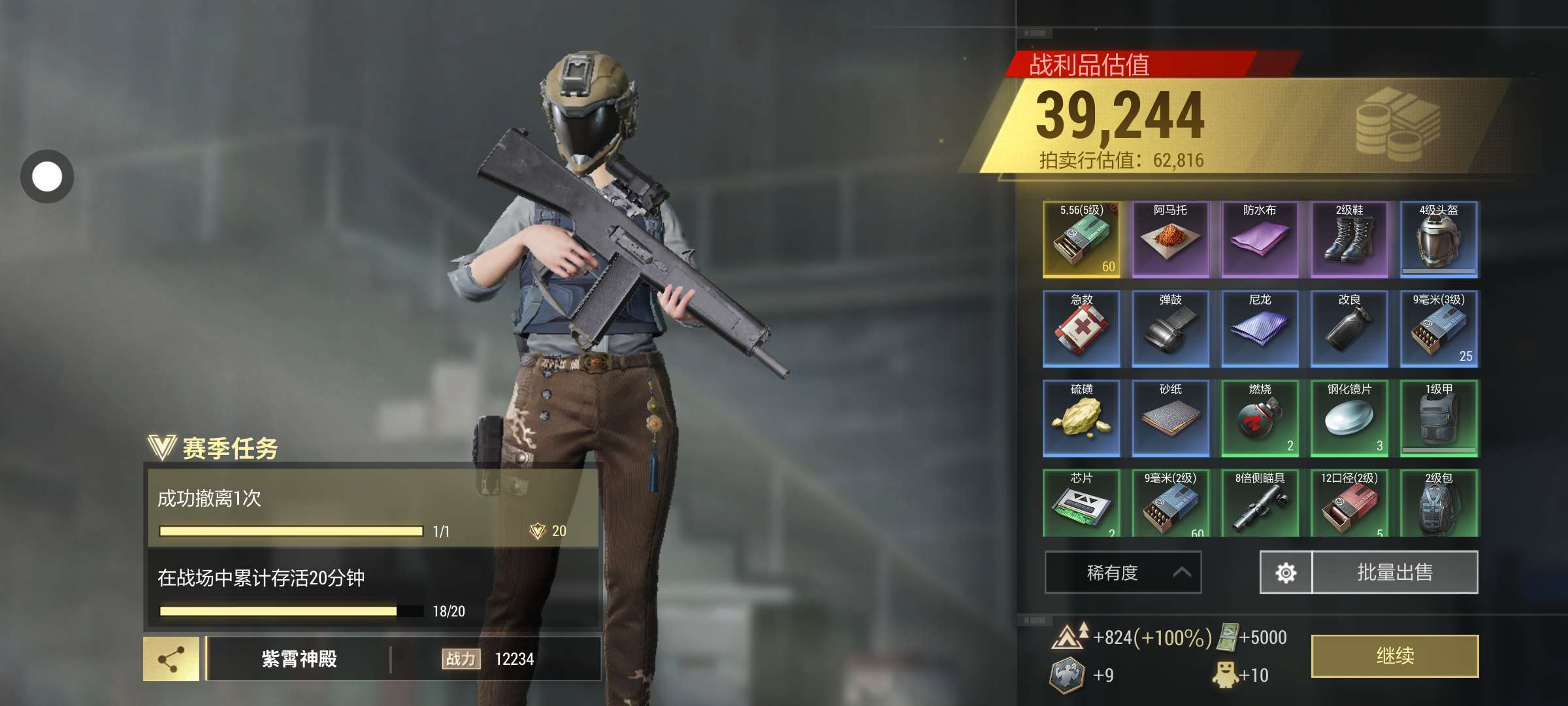Select the 5.56(5级) ammo slot
Viewport: 1568px width, 706px height.
1081,239
